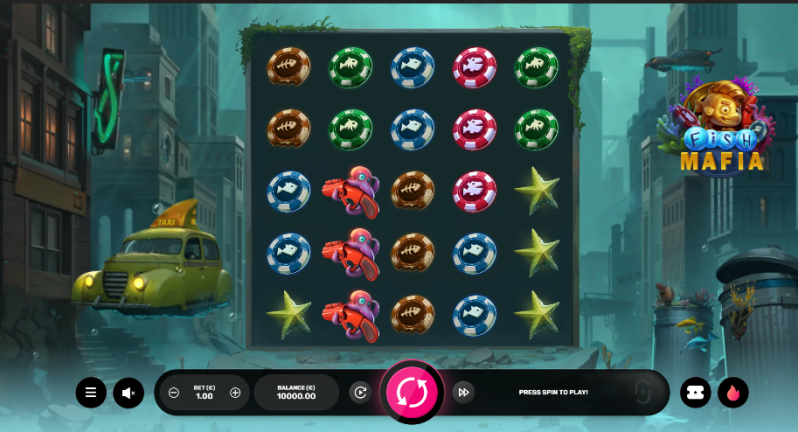Image resolution: width=798 pixels, height=432 pixels.
Task: Click the red flame feature button
Action: pos(733,393)
